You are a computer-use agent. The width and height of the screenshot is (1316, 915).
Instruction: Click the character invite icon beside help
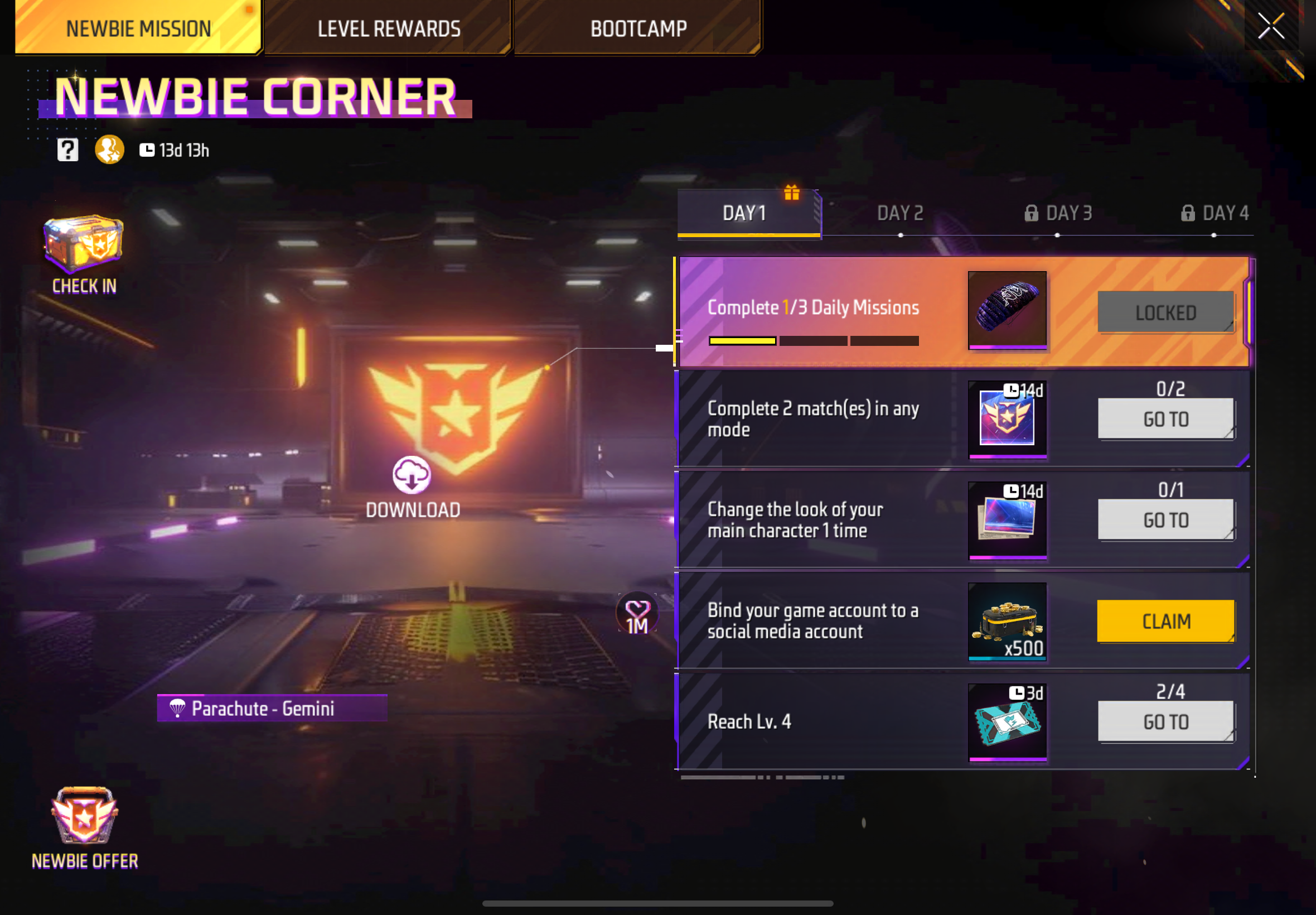pyautogui.click(x=109, y=150)
